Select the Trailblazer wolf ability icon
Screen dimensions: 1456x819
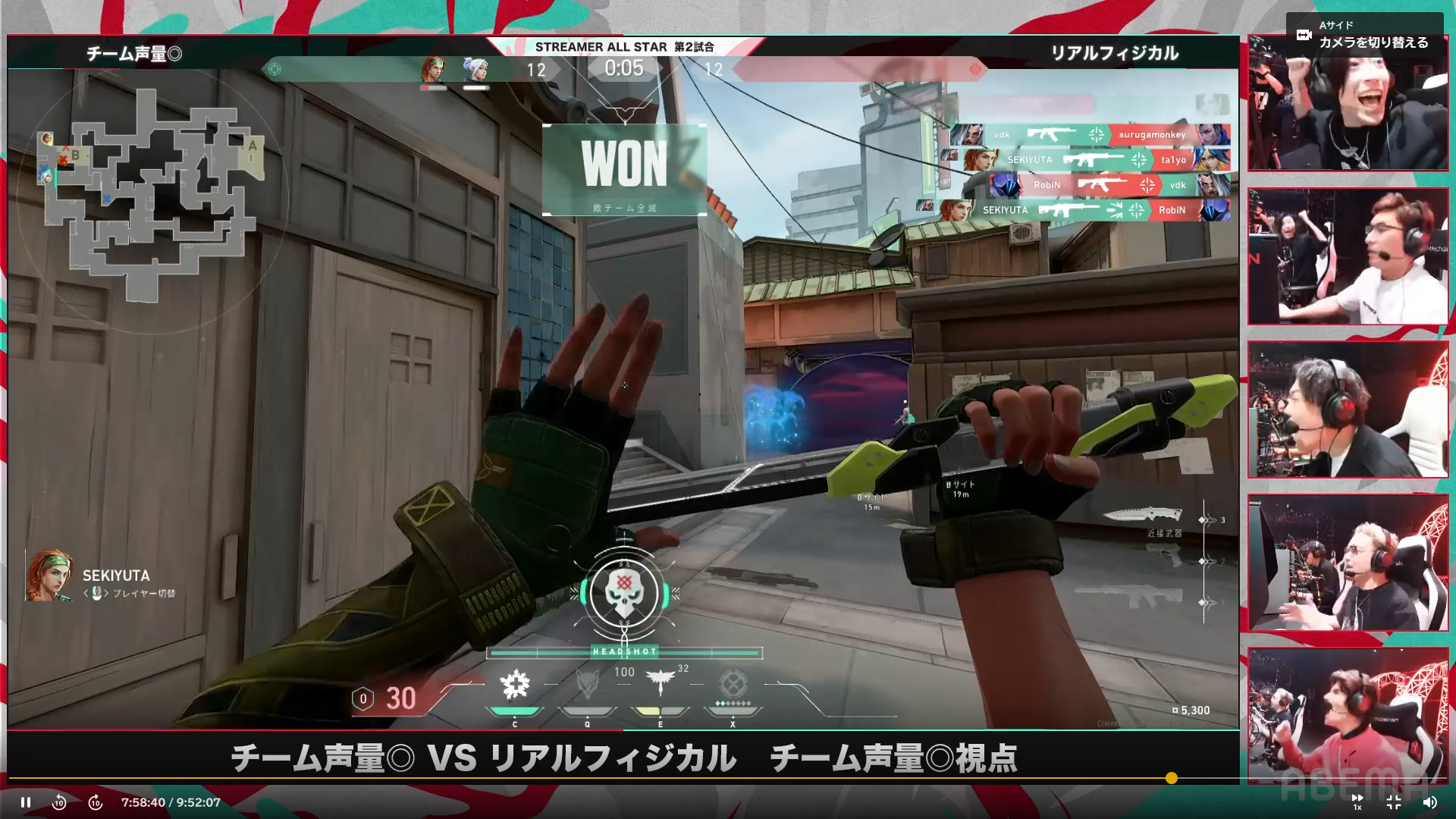(x=587, y=686)
